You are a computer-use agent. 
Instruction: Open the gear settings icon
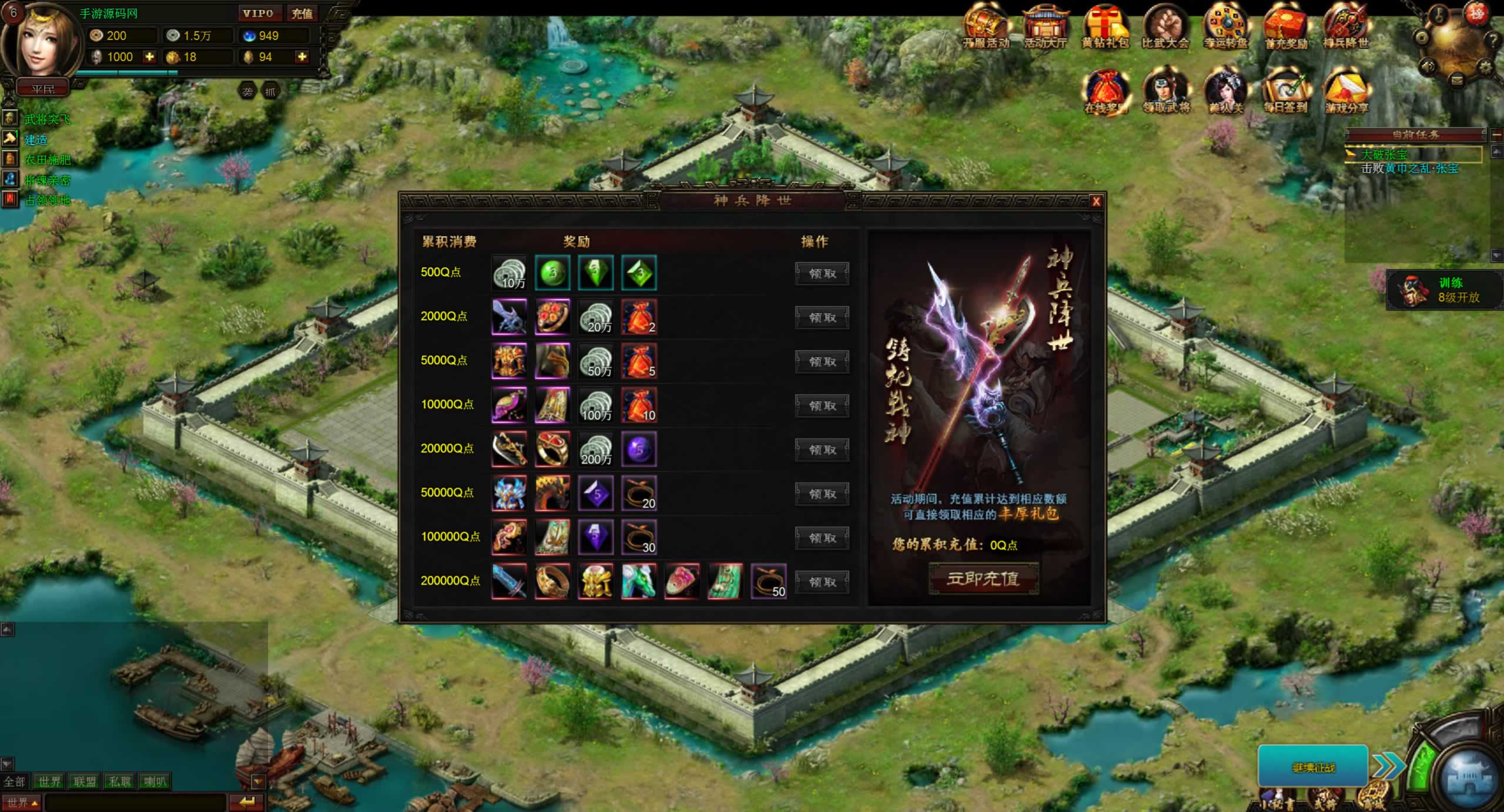[1485, 66]
